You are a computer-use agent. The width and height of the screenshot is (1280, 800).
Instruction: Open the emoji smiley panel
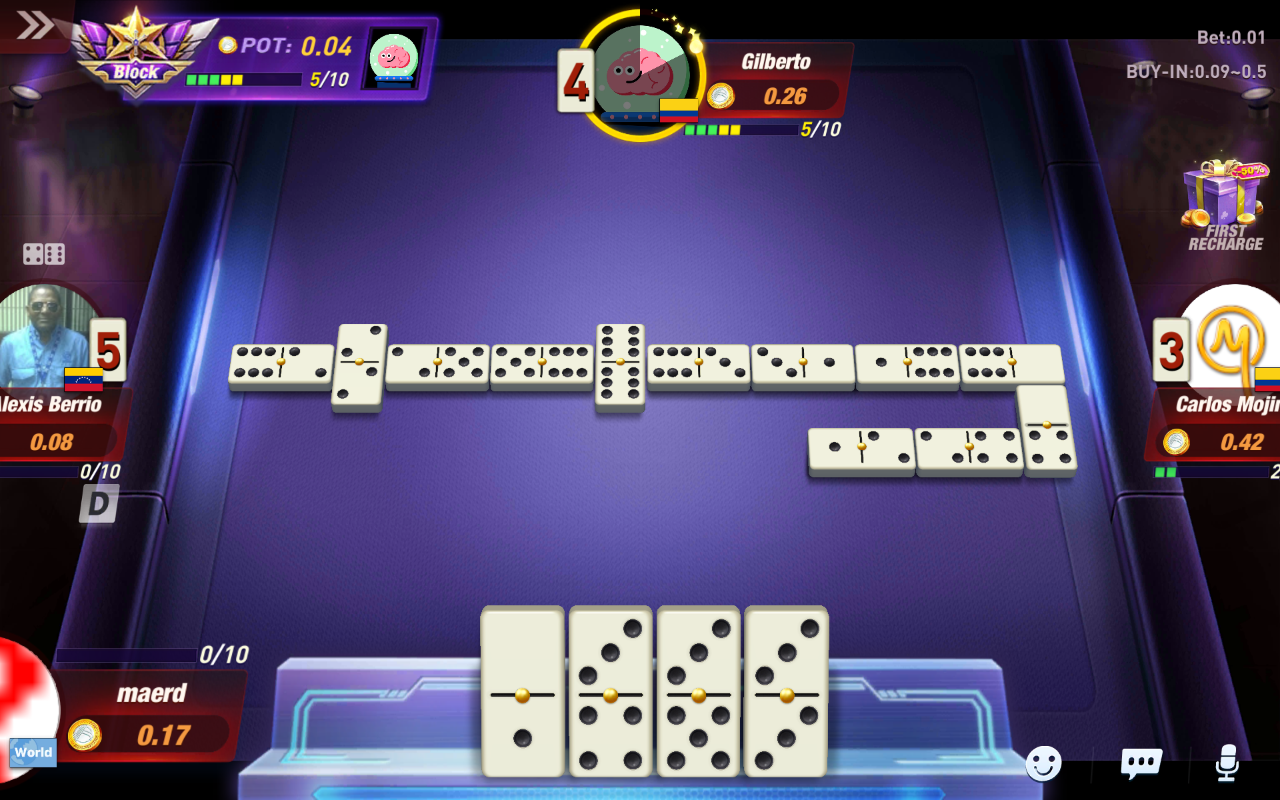1043,764
